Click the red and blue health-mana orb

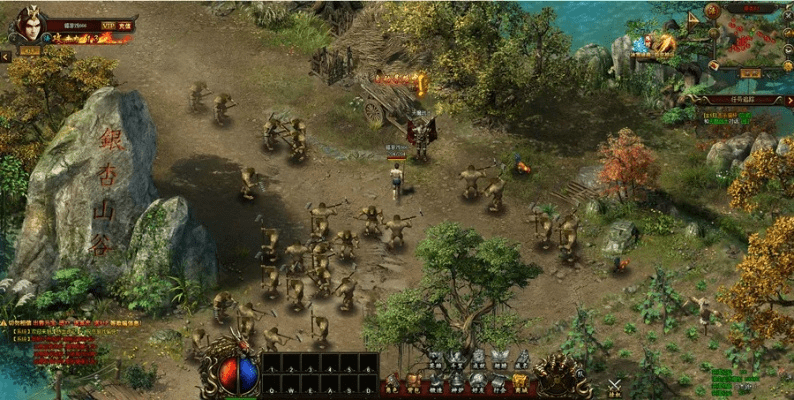click(x=238, y=375)
